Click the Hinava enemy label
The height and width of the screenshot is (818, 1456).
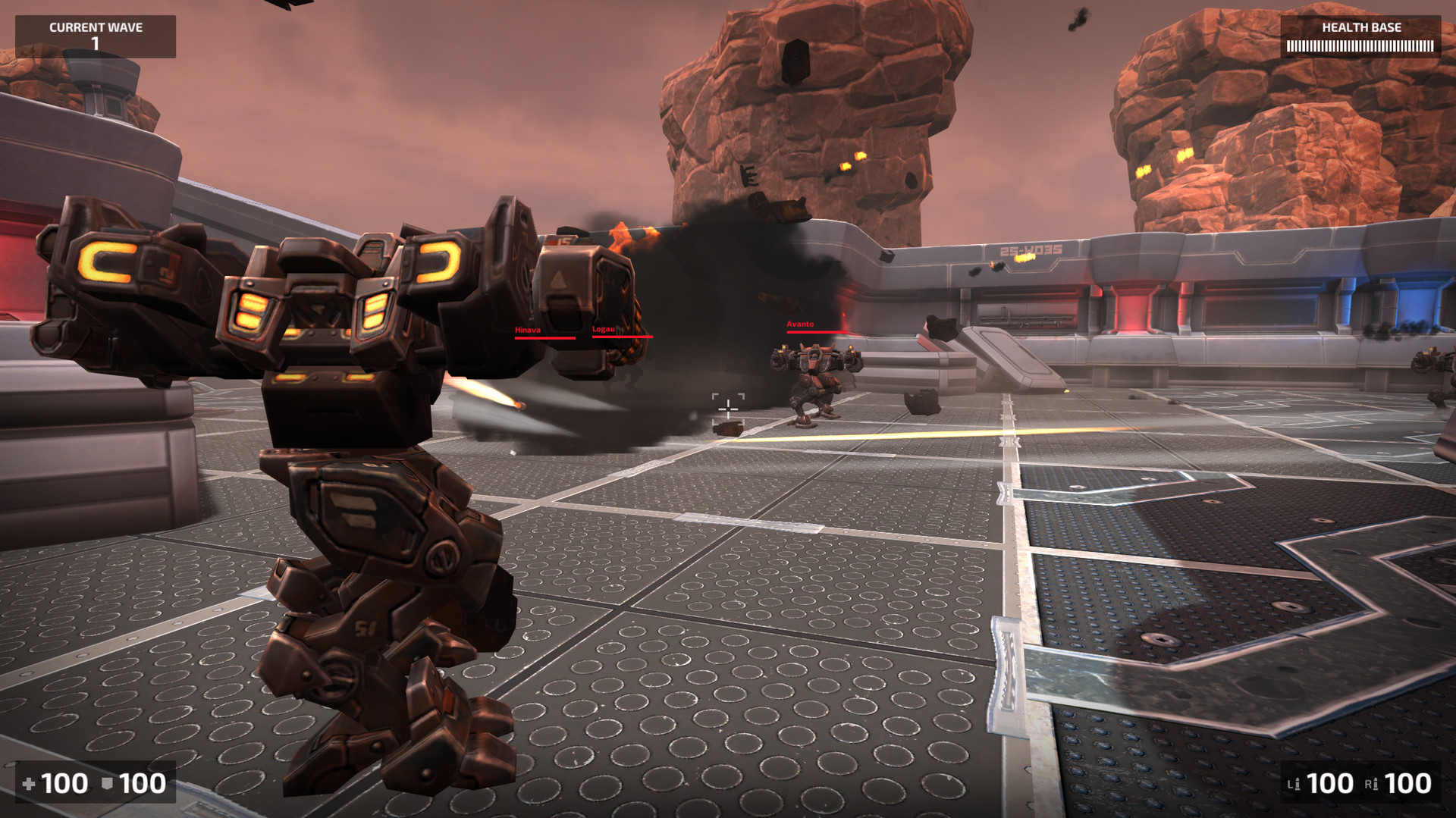click(528, 330)
